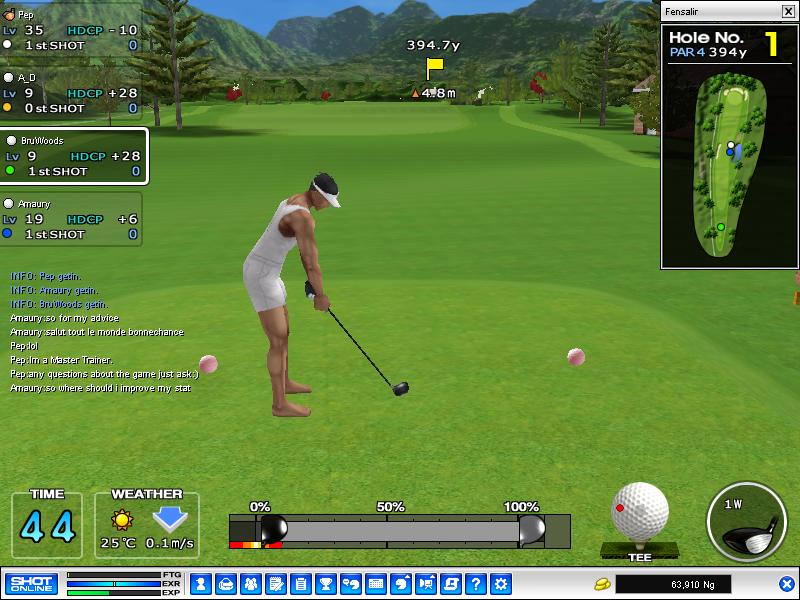Open the notepad with pencil icon
Viewport: 800px width, 600px height.
(275, 584)
